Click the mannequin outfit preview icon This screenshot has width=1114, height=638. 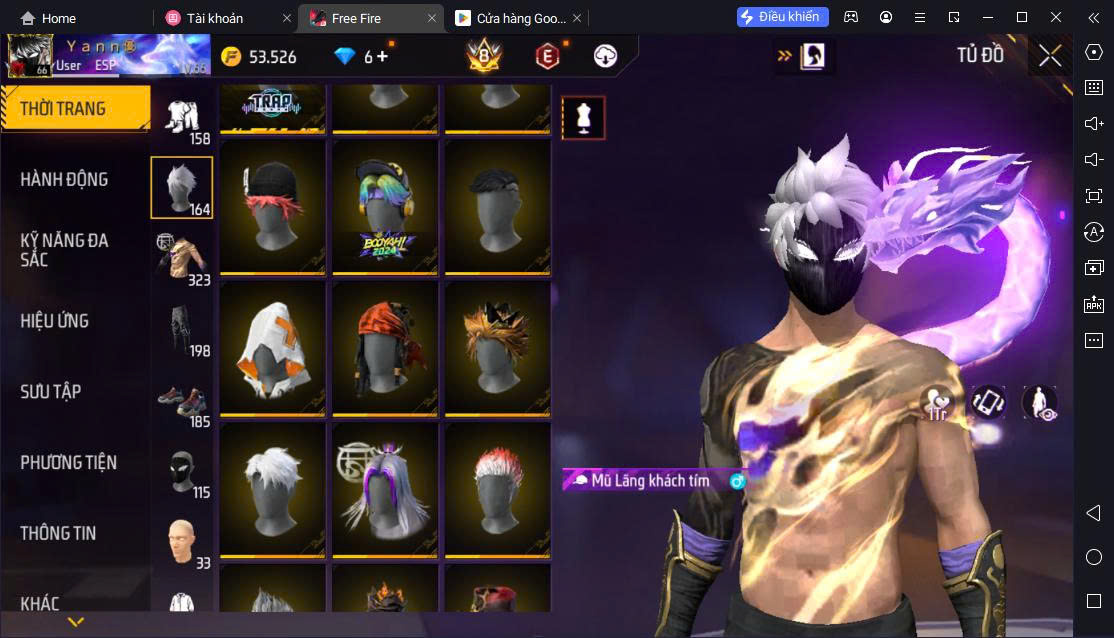point(583,118)
